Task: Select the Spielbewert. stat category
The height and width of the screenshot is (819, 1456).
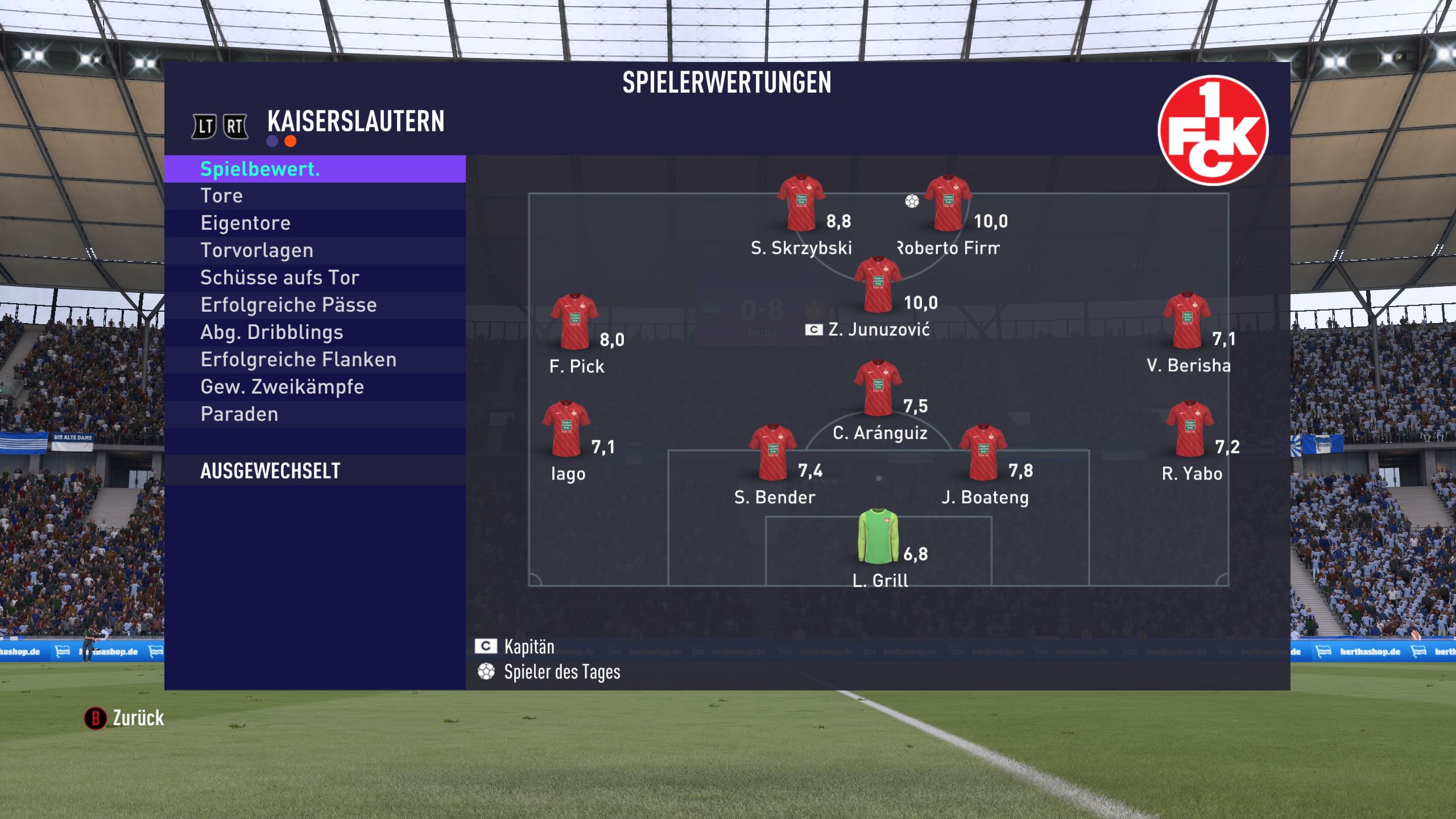Action: [315, 169]
